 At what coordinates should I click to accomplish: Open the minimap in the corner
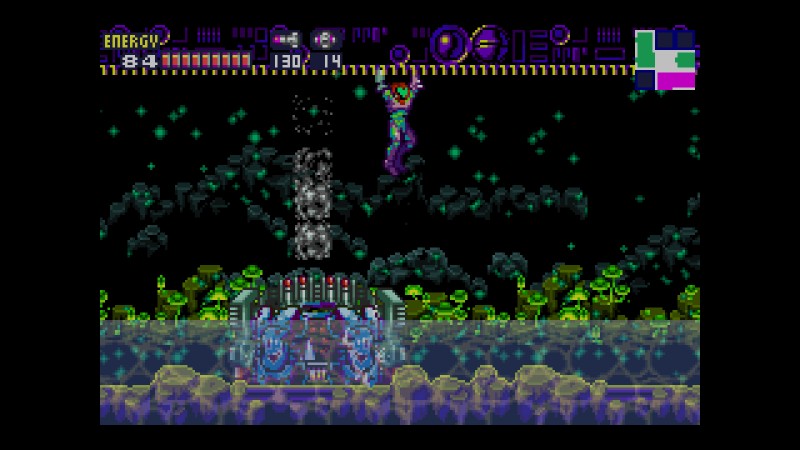[x=665, y=59]
